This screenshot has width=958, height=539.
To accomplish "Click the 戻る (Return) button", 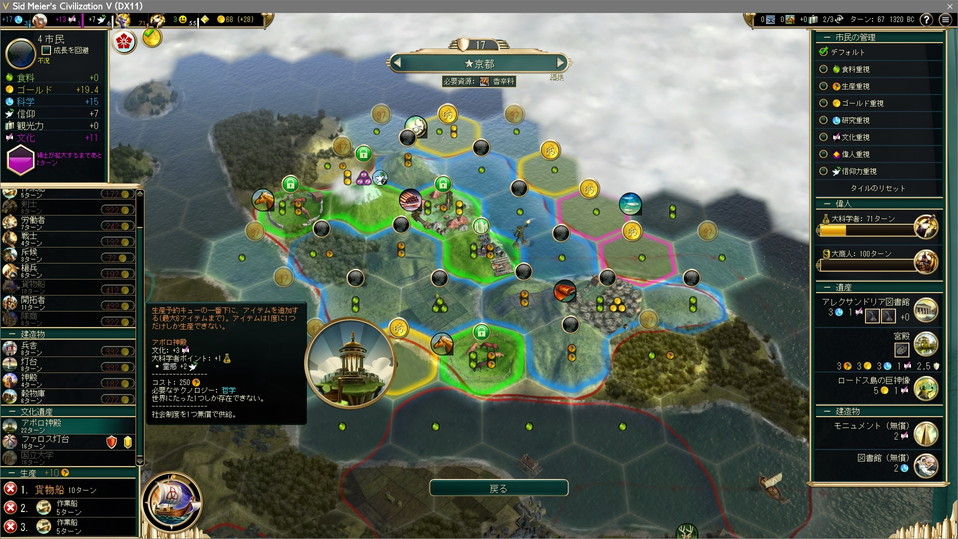I will [498, 488].
